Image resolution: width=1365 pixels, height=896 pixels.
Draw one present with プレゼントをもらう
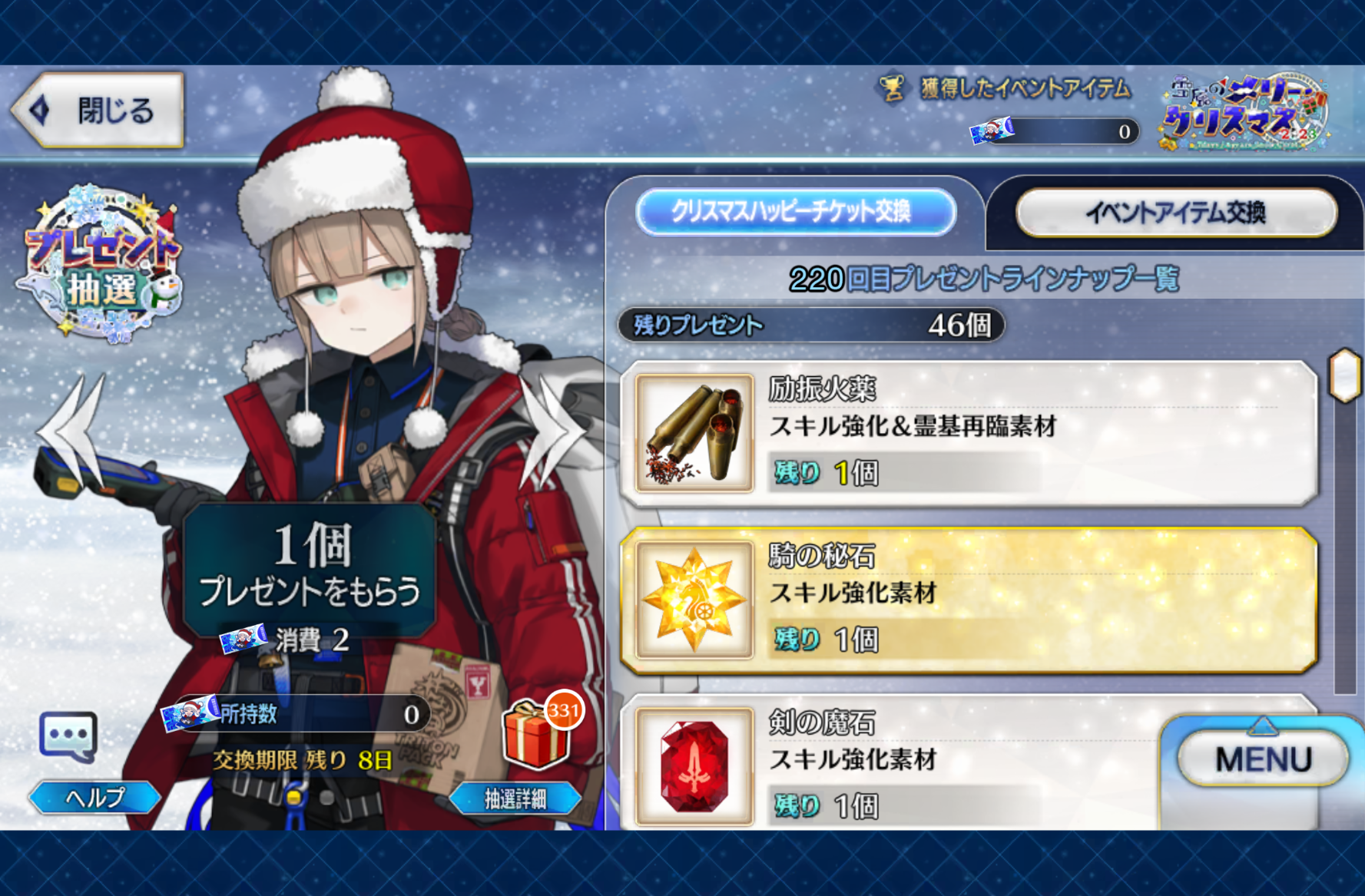tap(310, 570)
